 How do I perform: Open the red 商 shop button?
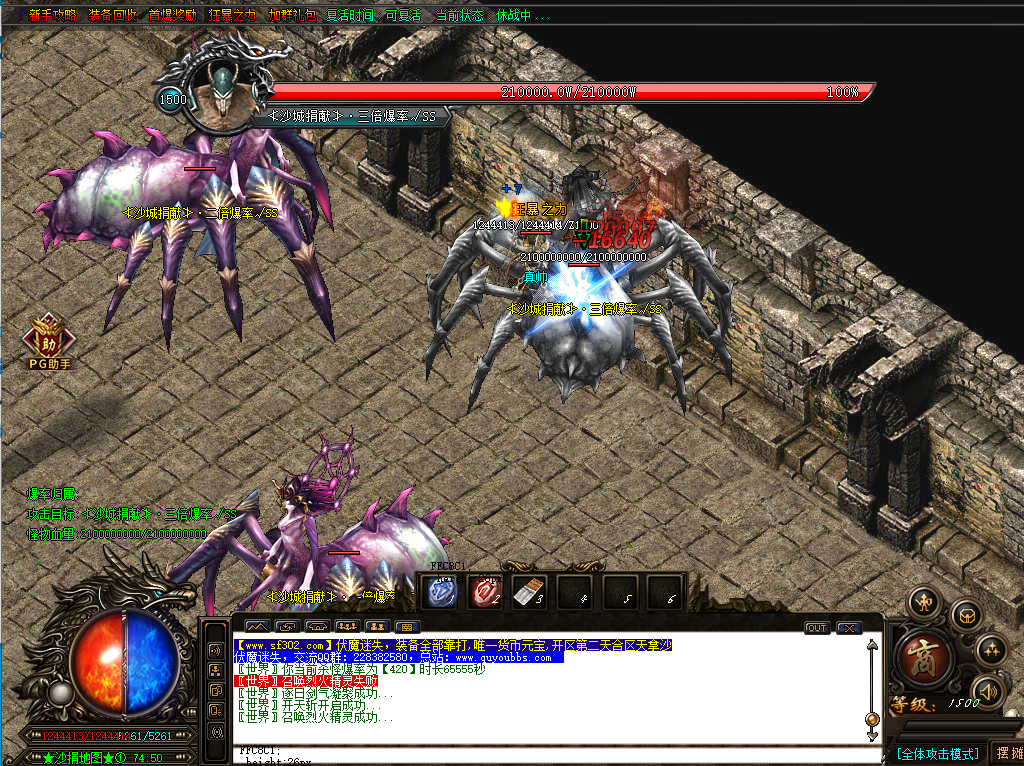(919, 657)
